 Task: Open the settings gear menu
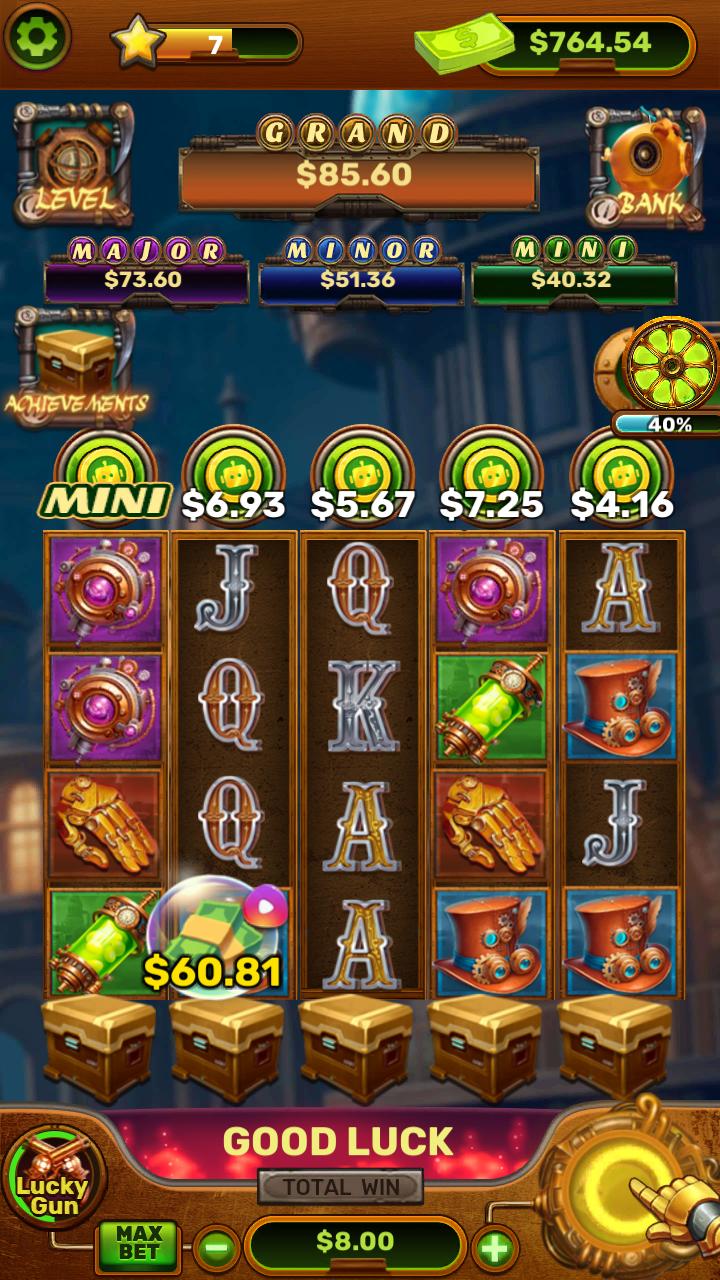click(38, 37)
